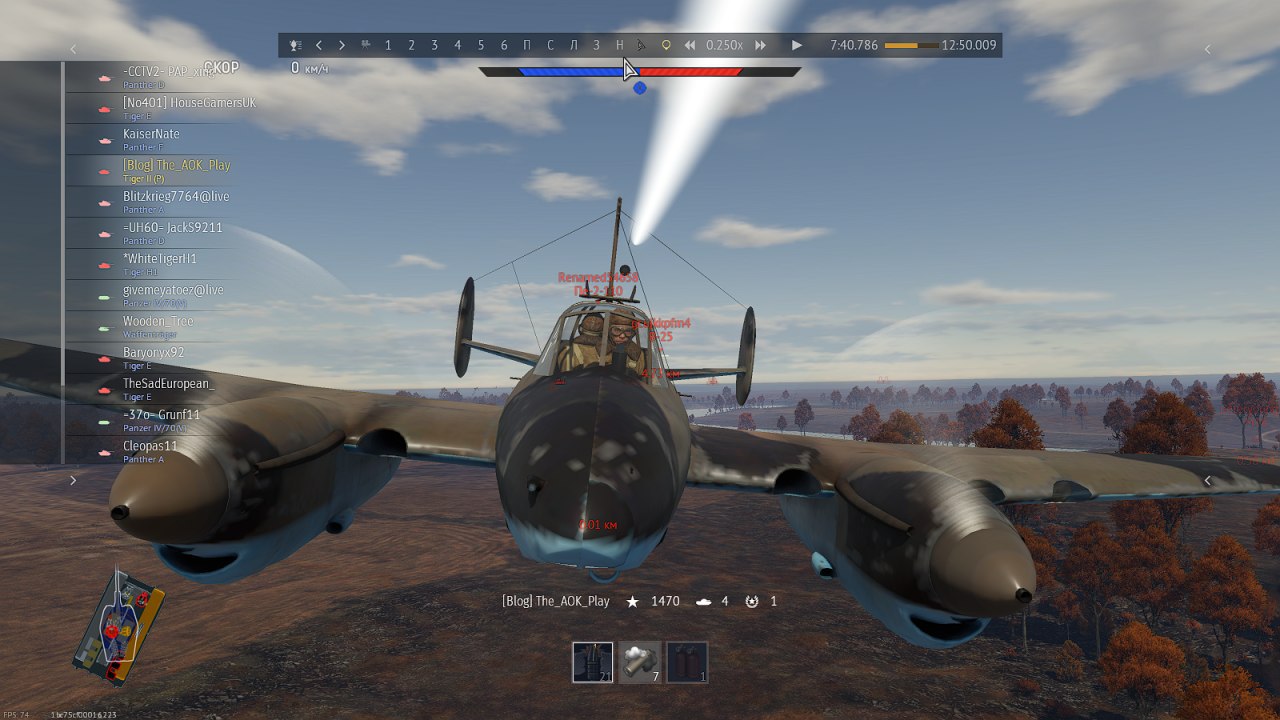
Task: Switch to the next player arrow
Action: [342, 45]
